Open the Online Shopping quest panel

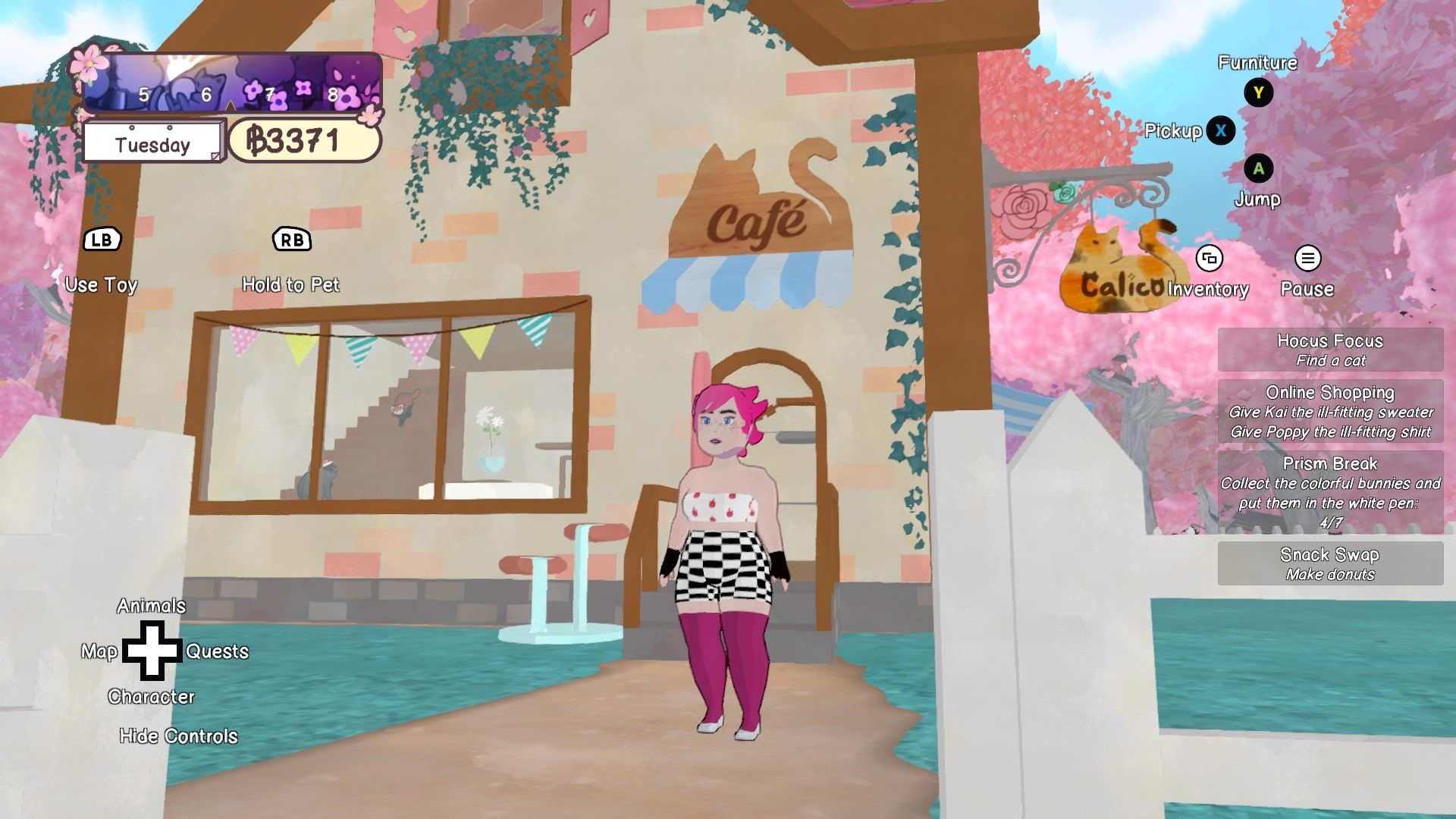[1330, 412]
